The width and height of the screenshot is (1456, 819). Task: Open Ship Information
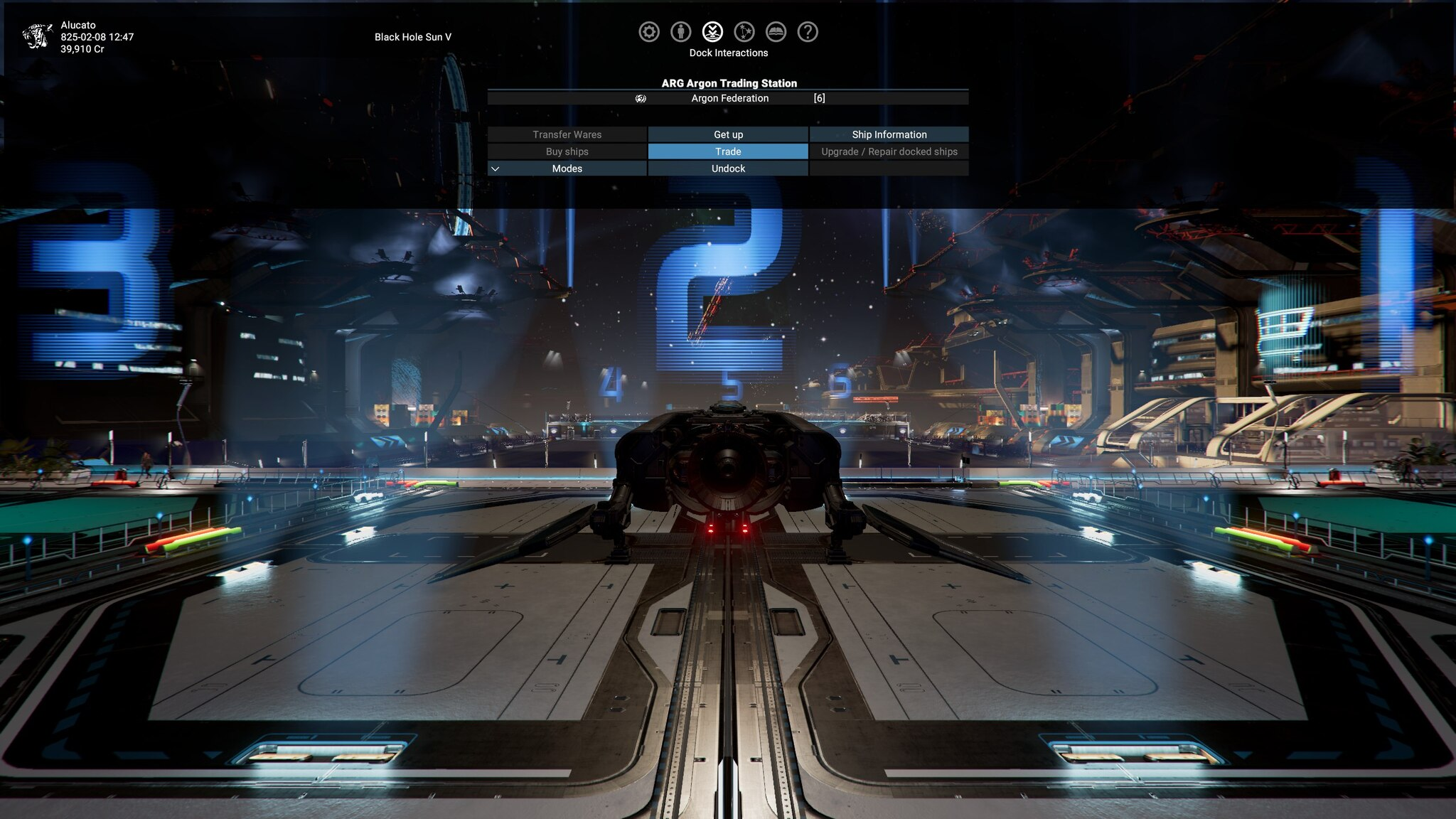pyautogui.click(x=889, y=134)
